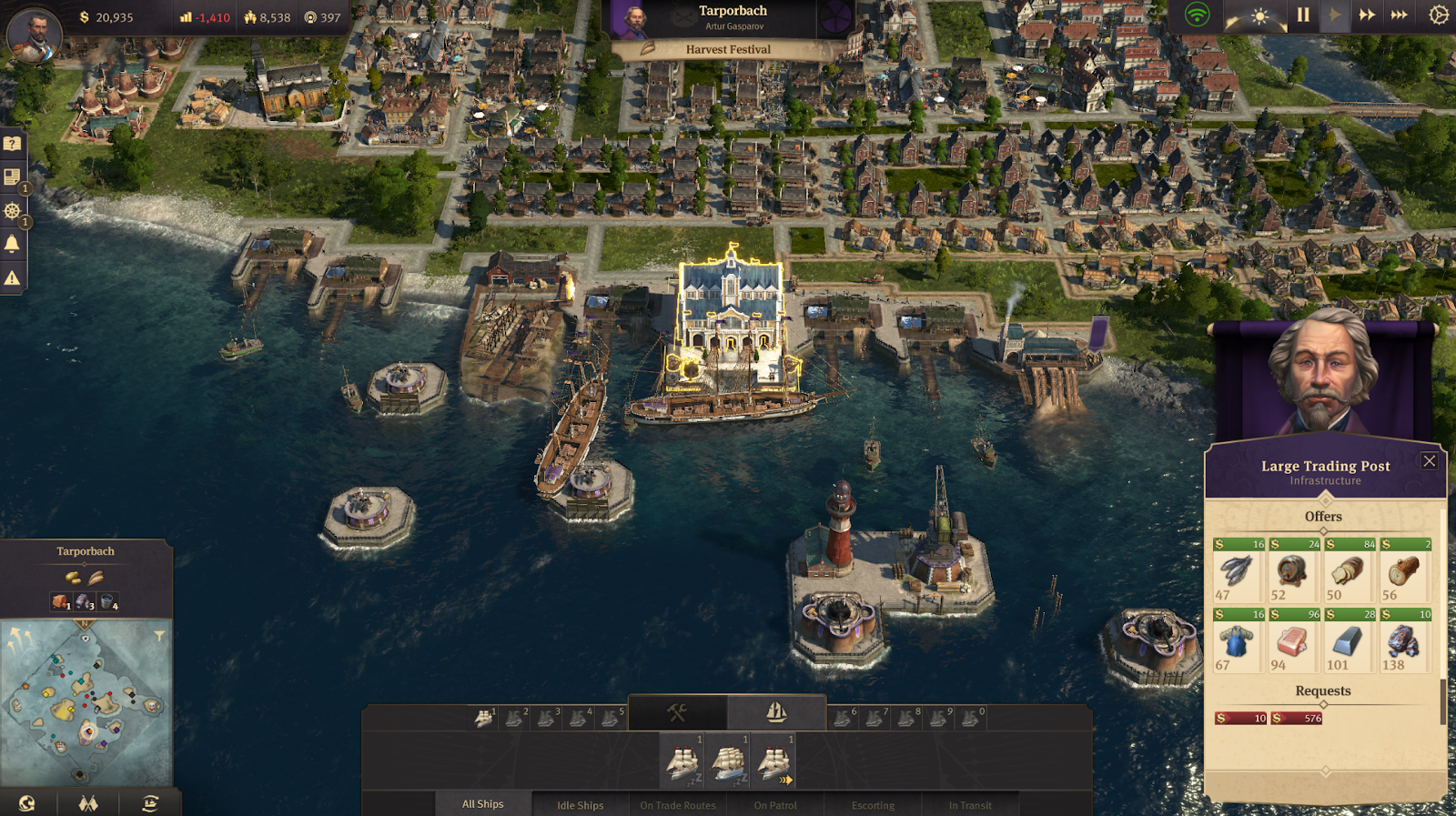Image resolution: width=1456 pixels, height=816 pixels.
Task: Open the gear settings menu
Action: click(x=1438, y=15)
